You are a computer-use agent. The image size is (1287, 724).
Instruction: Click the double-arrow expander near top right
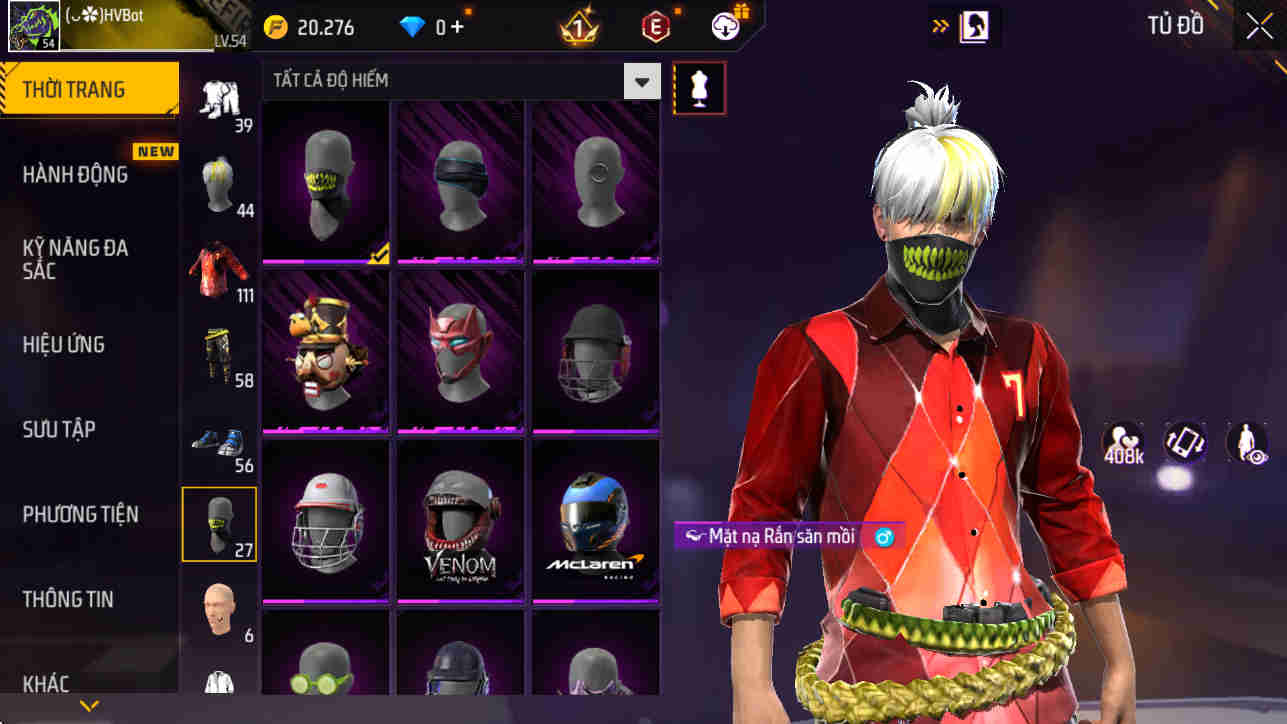tap(938, 25)
